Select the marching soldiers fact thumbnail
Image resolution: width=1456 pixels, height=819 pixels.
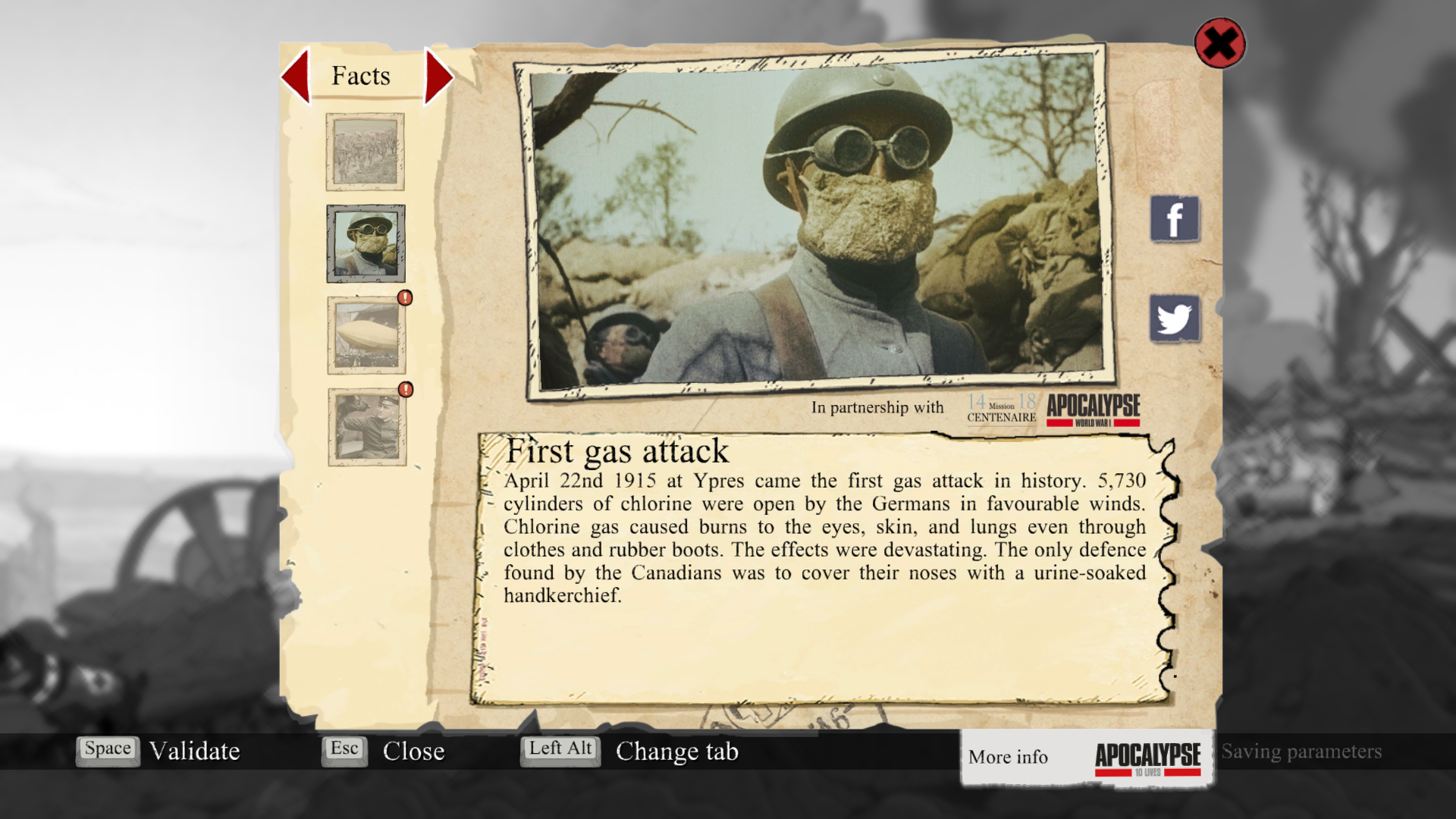pos(366,152)
